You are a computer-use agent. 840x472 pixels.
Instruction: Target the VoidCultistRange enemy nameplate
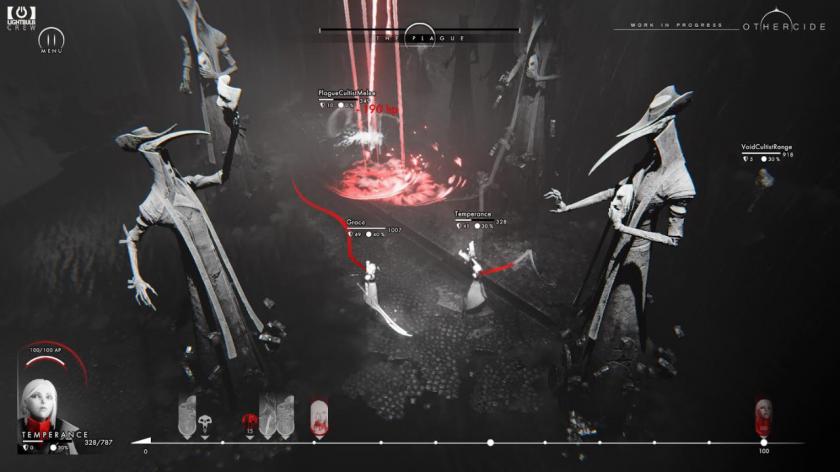767,146
